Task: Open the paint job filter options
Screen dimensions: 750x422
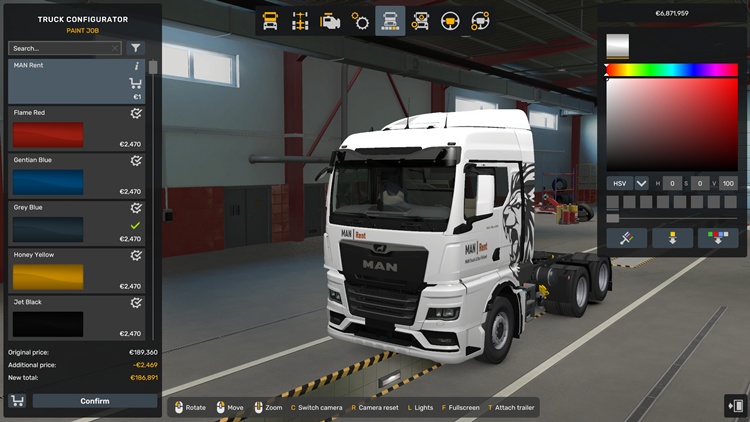Action: [x=136, y=48]
